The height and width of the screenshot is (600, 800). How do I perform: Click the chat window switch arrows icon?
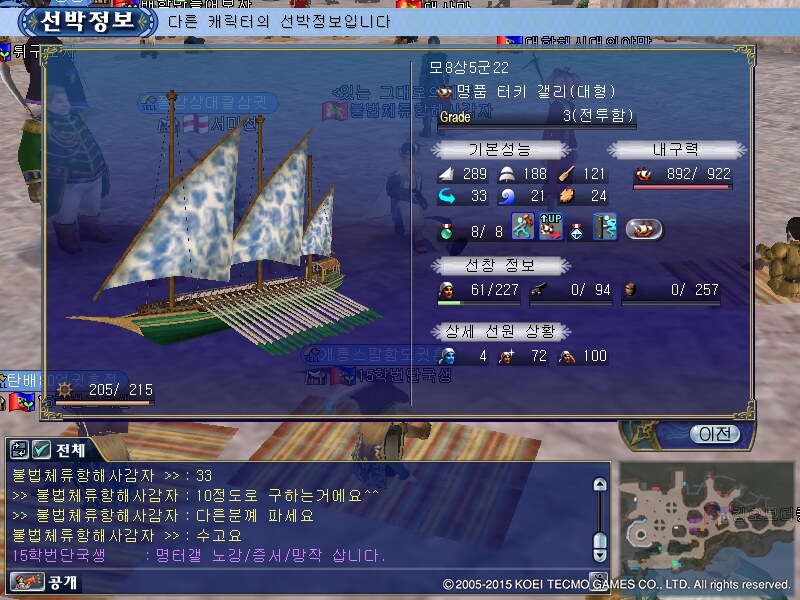coord(19,450)
